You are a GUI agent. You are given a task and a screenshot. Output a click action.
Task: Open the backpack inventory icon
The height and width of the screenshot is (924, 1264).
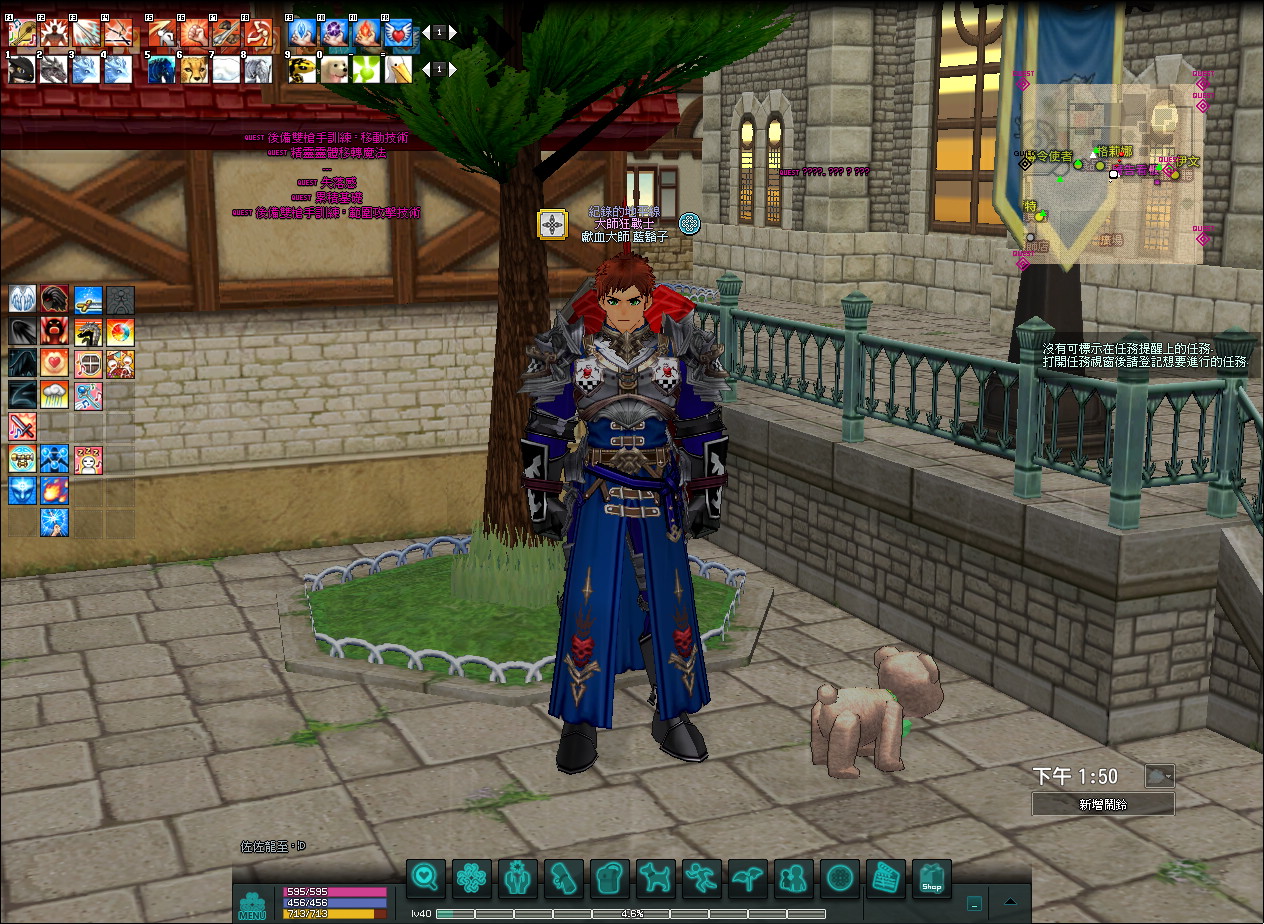[610, 879]
